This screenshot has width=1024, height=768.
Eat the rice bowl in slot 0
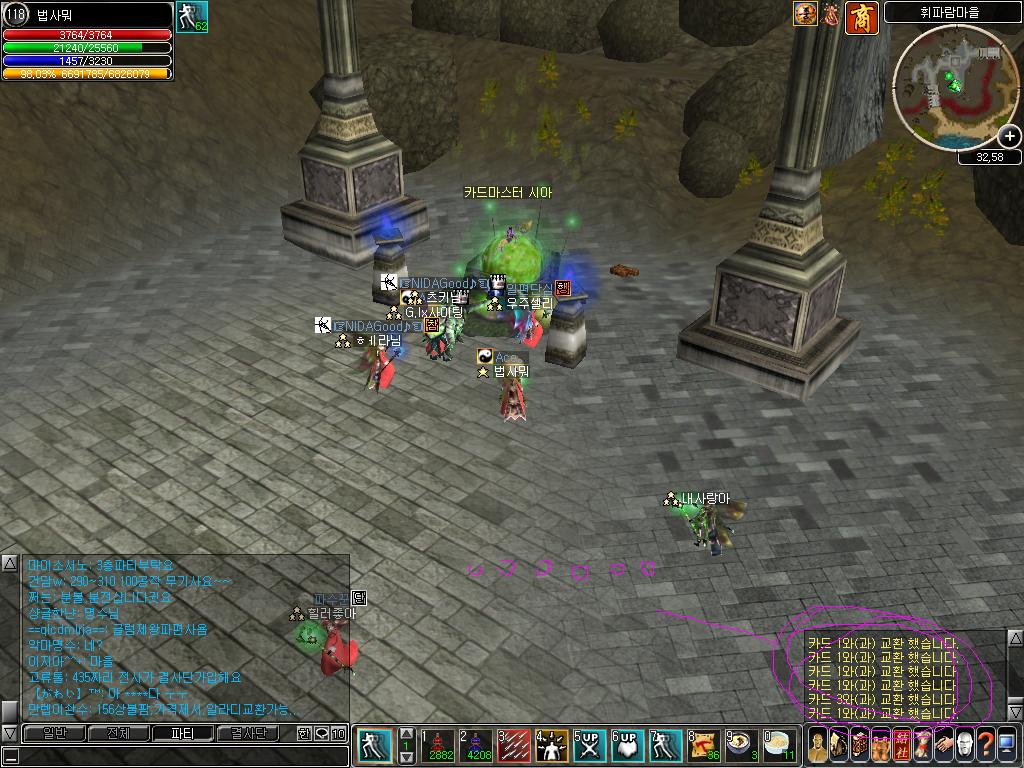[x=779, y=746]
